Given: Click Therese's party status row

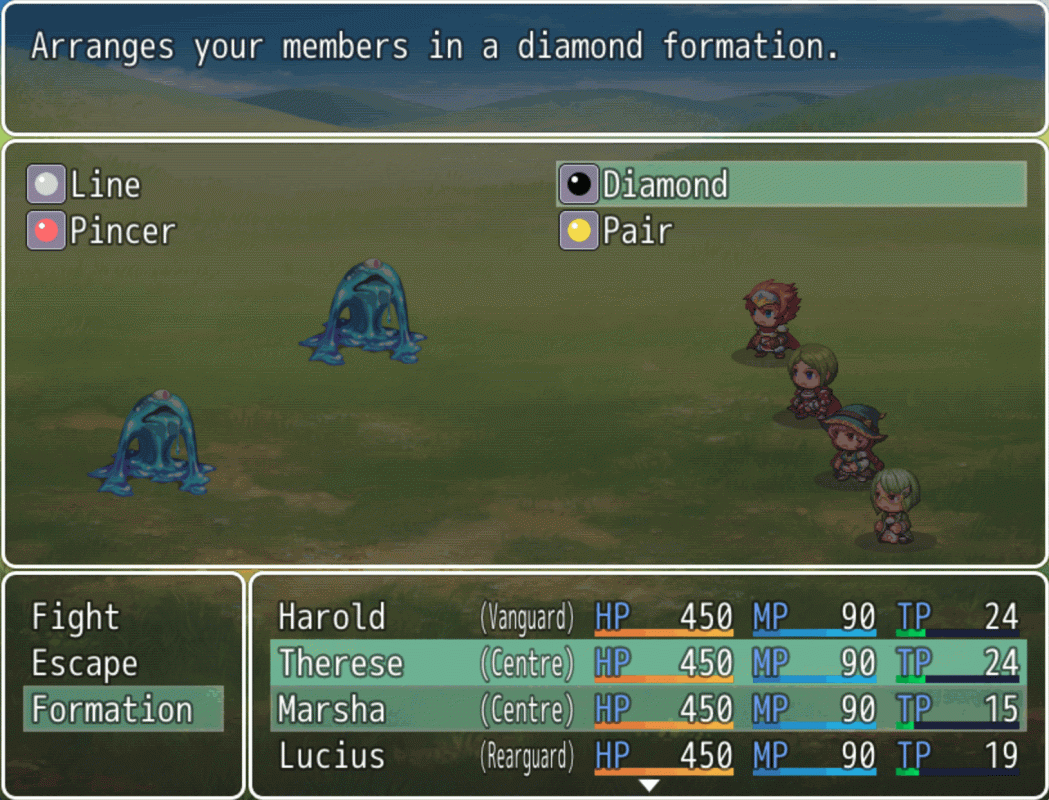Looking at the screenshot, I should pos(647,663).
